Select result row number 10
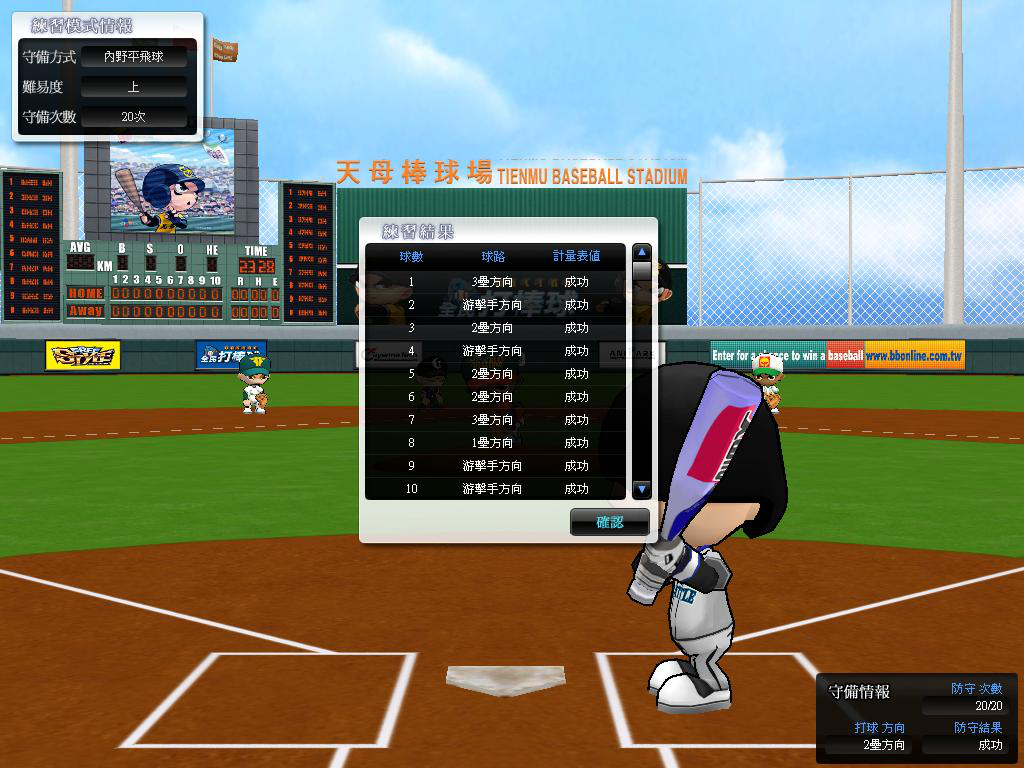The image size is (1024, 768). click(494, 489)
